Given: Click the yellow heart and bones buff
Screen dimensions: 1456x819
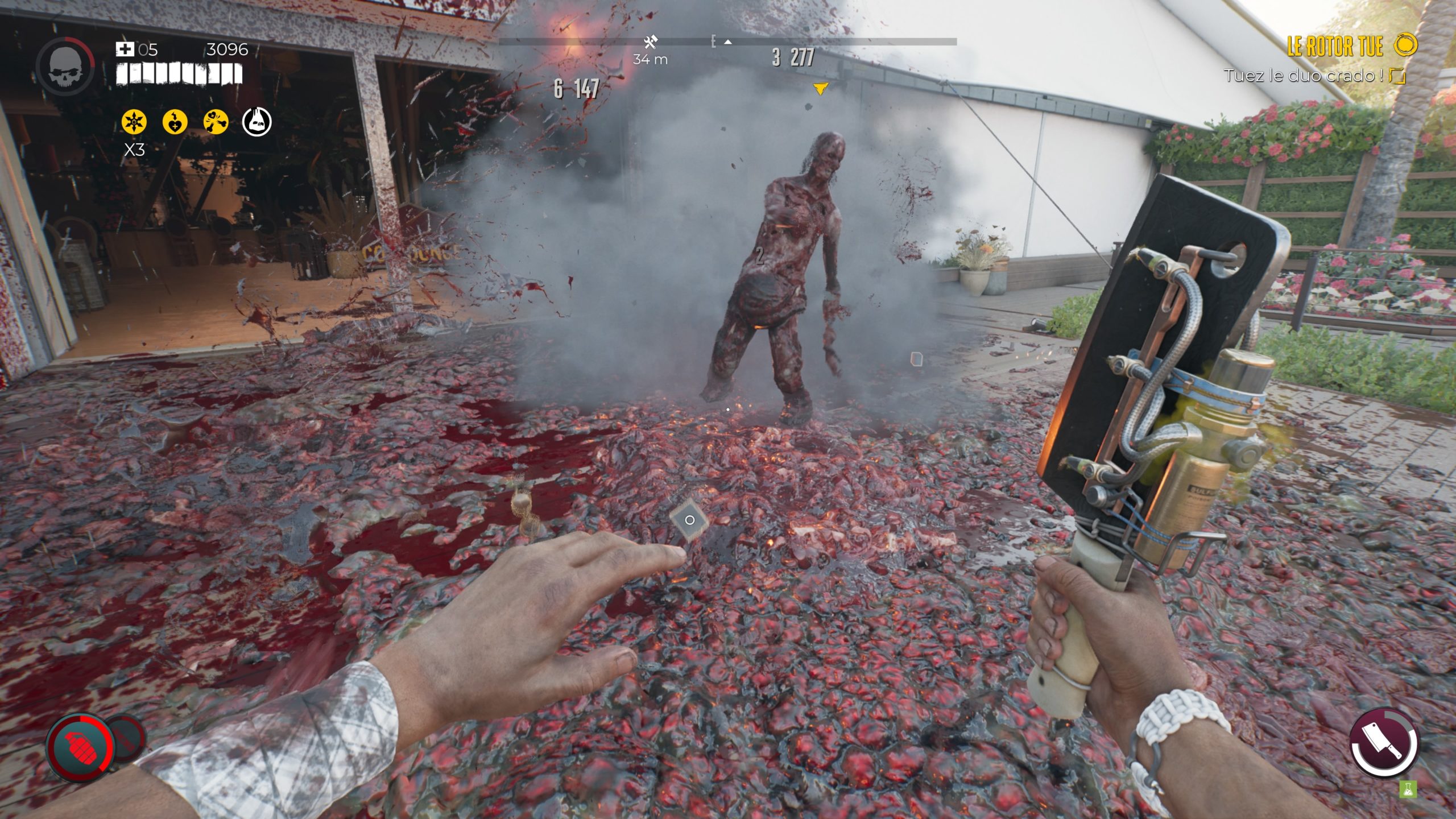Looking at the screenshot, I should 216,122.
